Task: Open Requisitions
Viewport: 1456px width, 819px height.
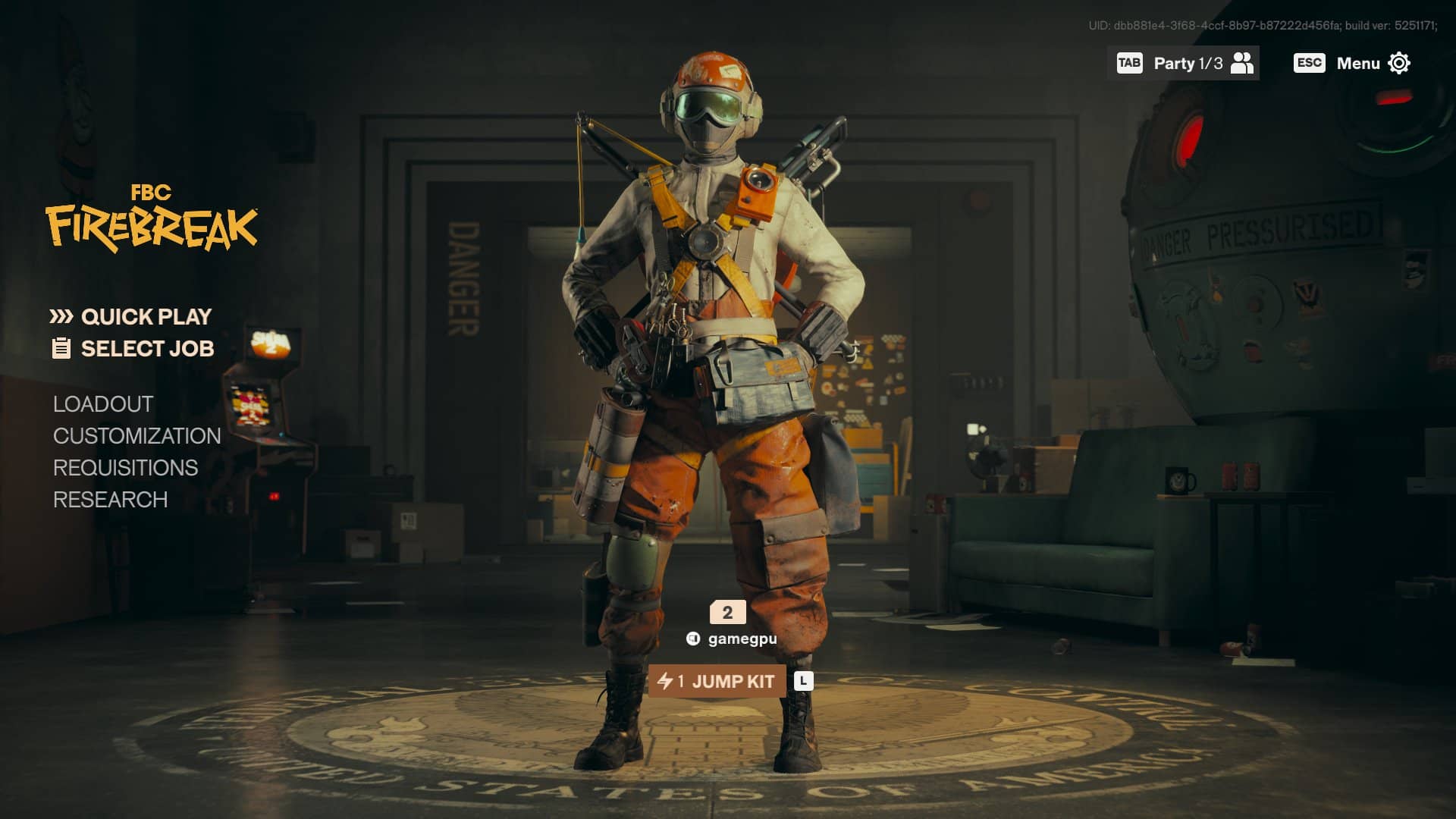Action: point(125,468)
